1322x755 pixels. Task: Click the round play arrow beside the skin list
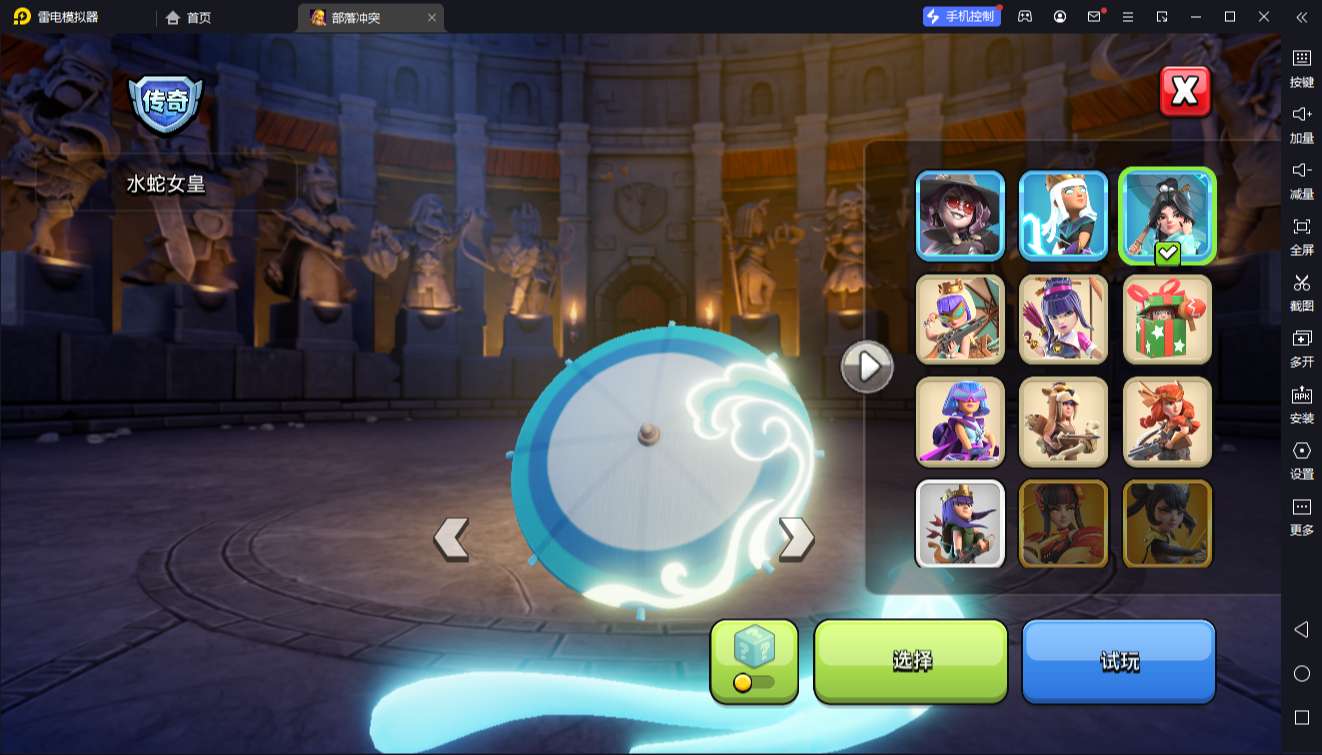click(867, 368)
